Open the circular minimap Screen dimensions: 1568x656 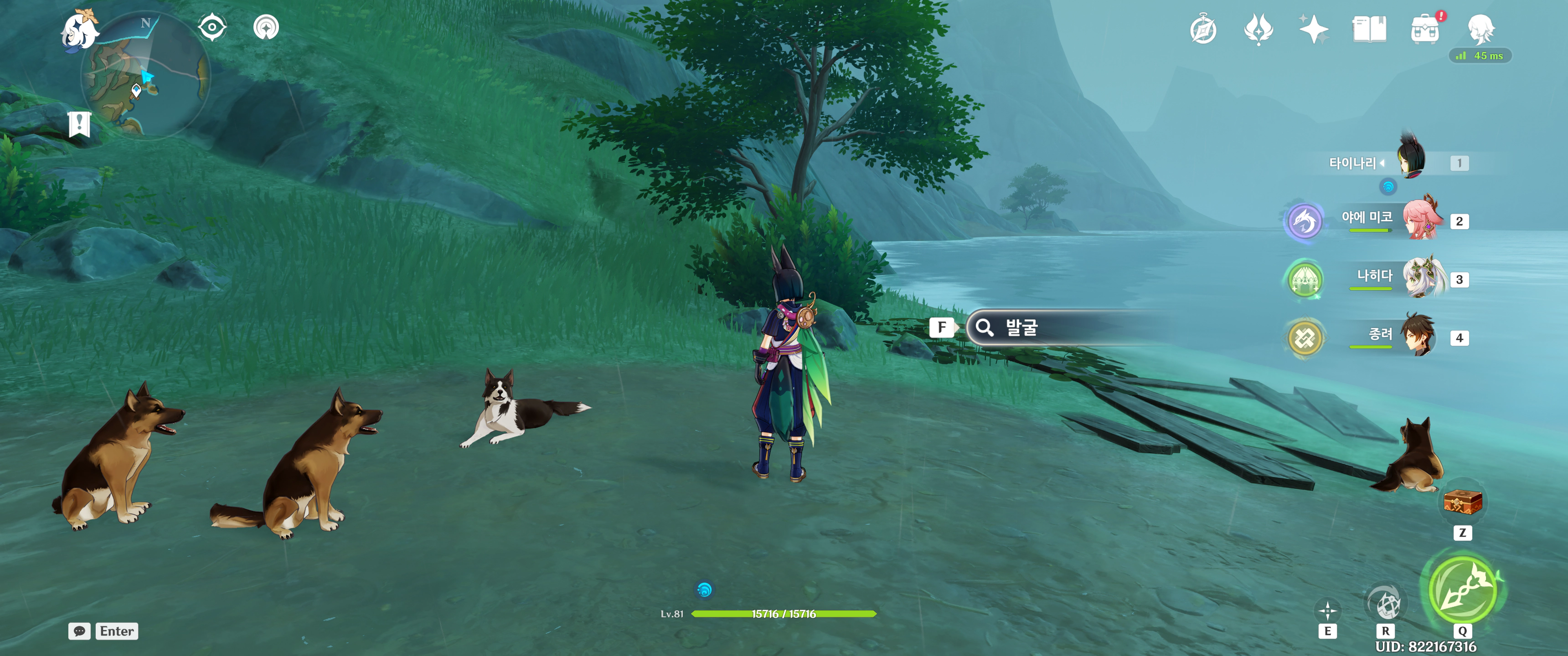(146, 76)
